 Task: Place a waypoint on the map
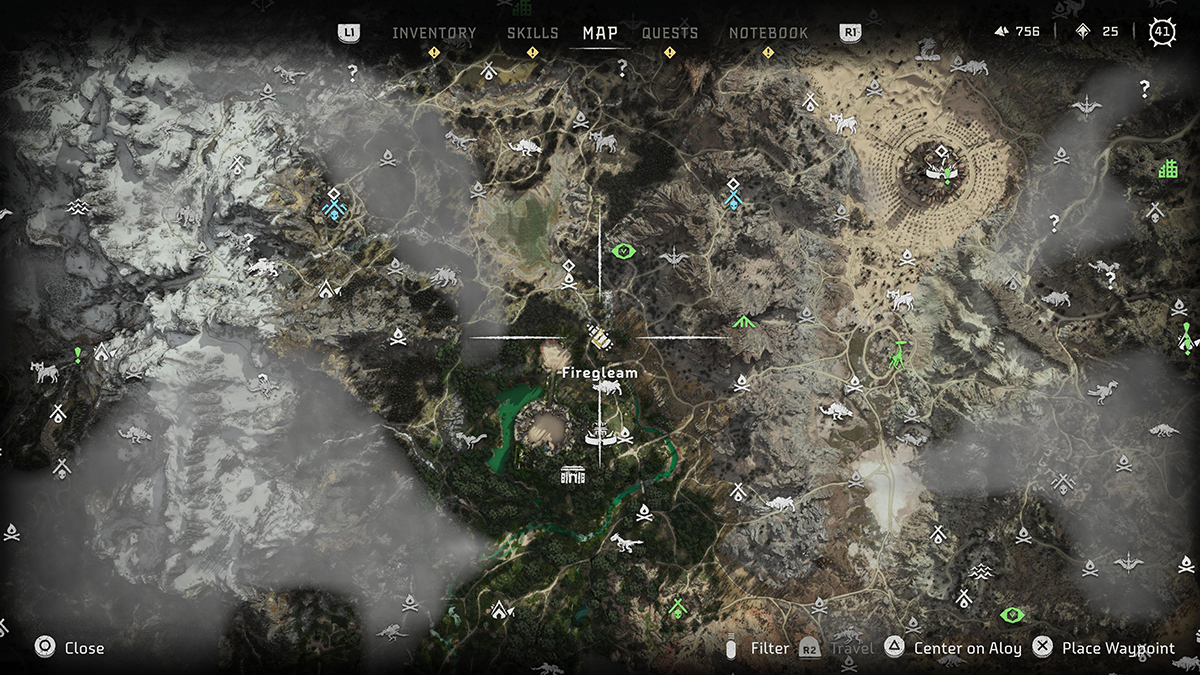click(x=1105, y=648)
